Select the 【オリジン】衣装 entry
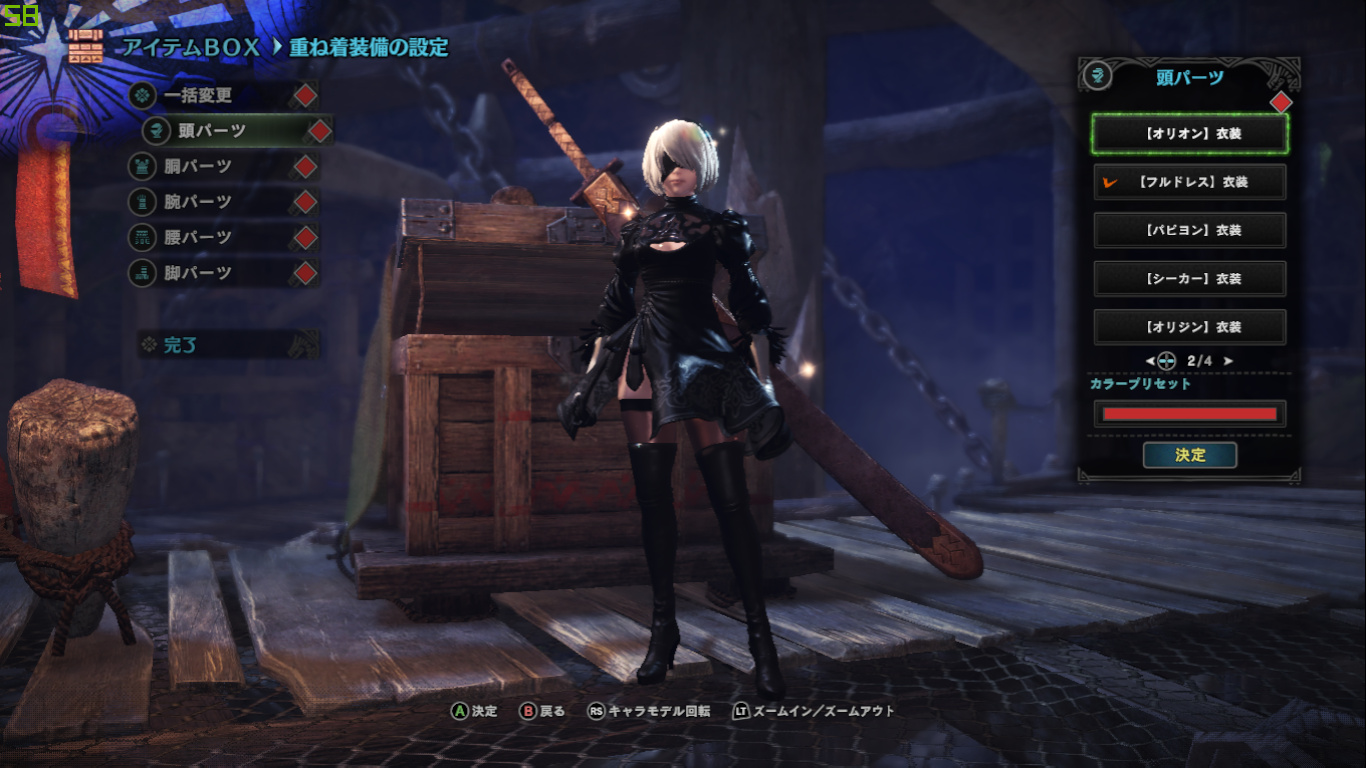The width and height of the screenshot is (1366, 768). click(x=1190, y=326)
